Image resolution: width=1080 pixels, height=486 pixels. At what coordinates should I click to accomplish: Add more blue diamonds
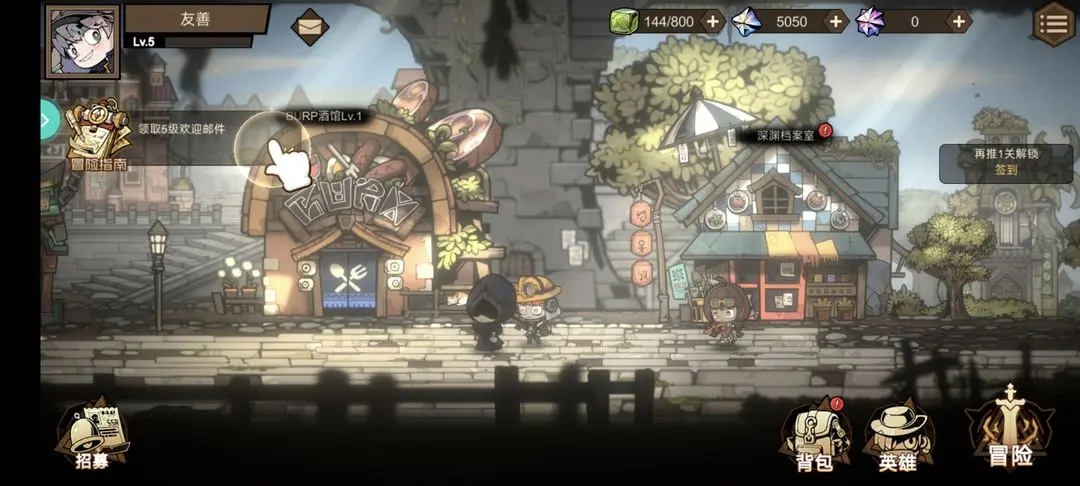(836, 21)
